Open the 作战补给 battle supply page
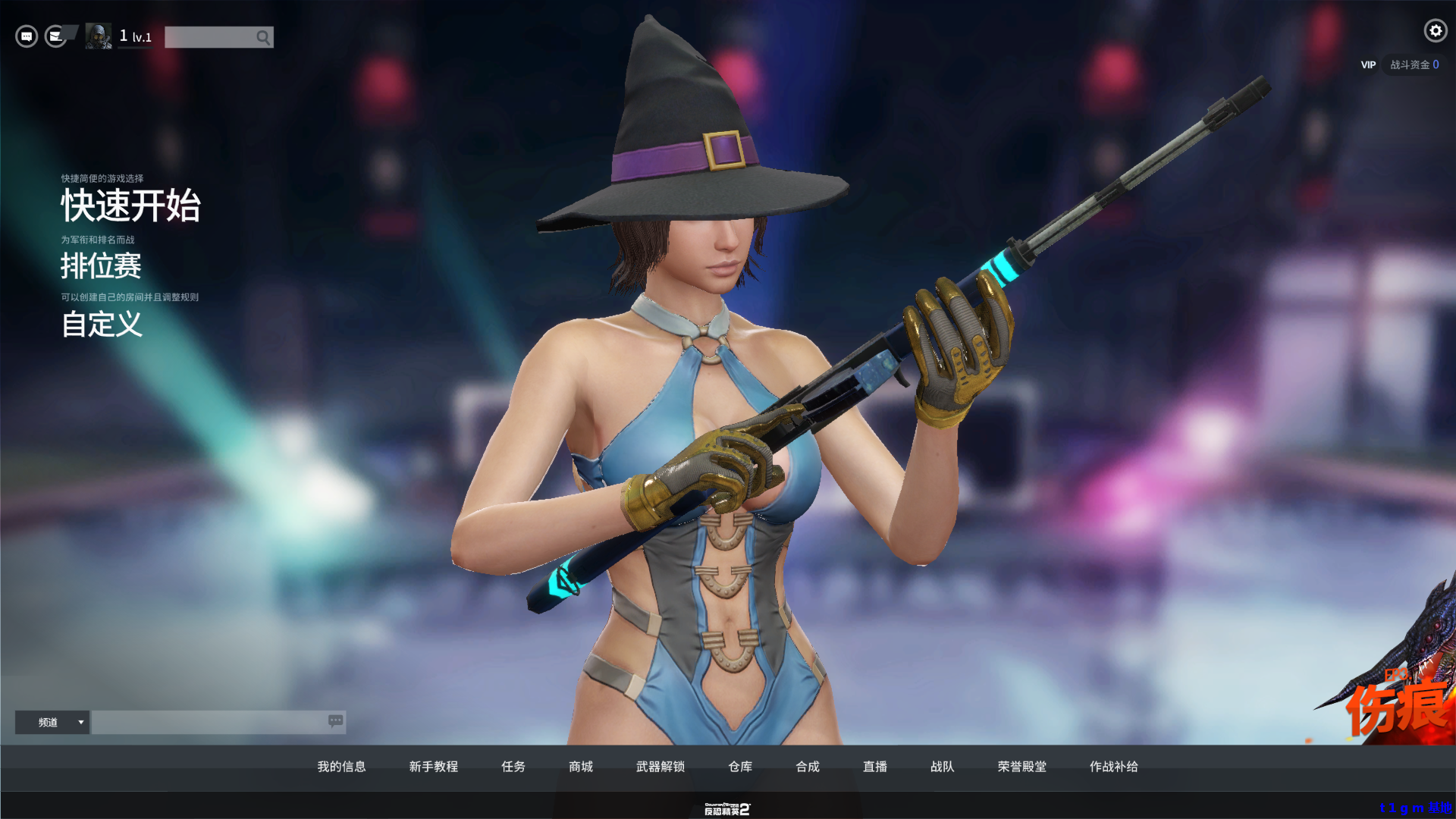 1114,767
